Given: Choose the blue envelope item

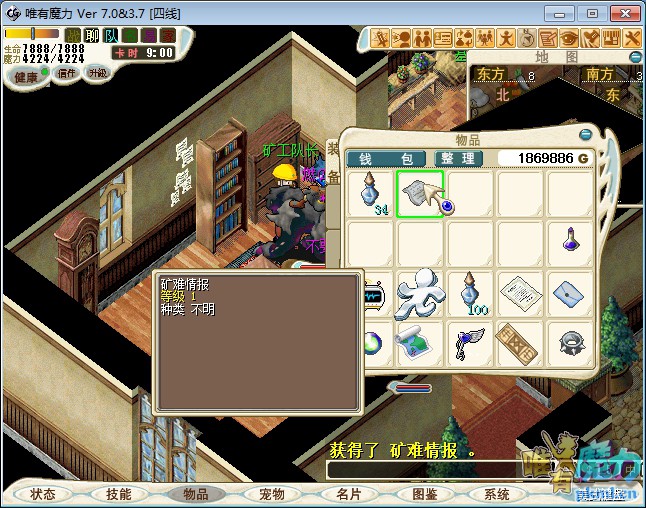Looking at the screenshot, I should [571, 293].
